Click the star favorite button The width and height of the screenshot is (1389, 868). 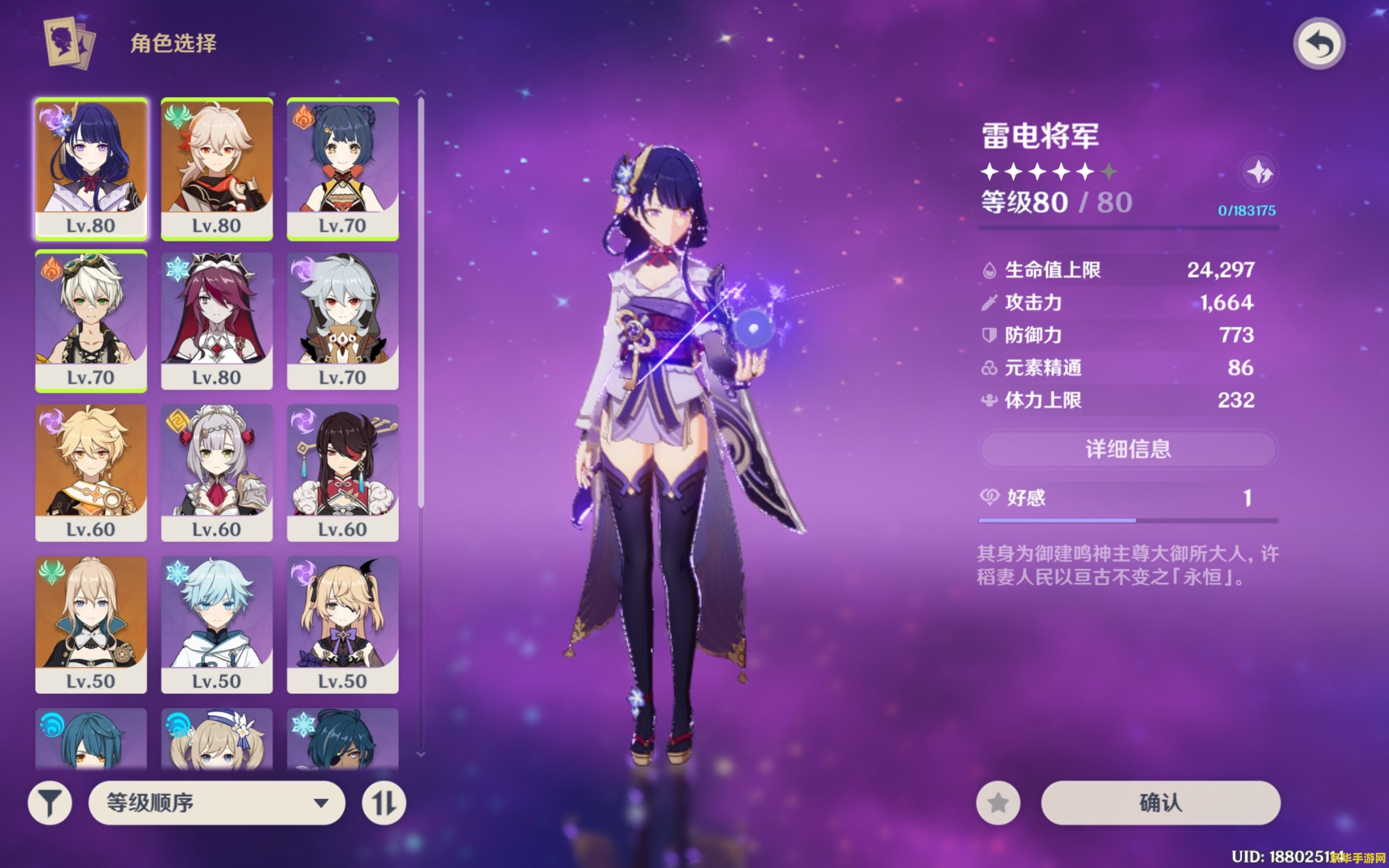[998, 802]
